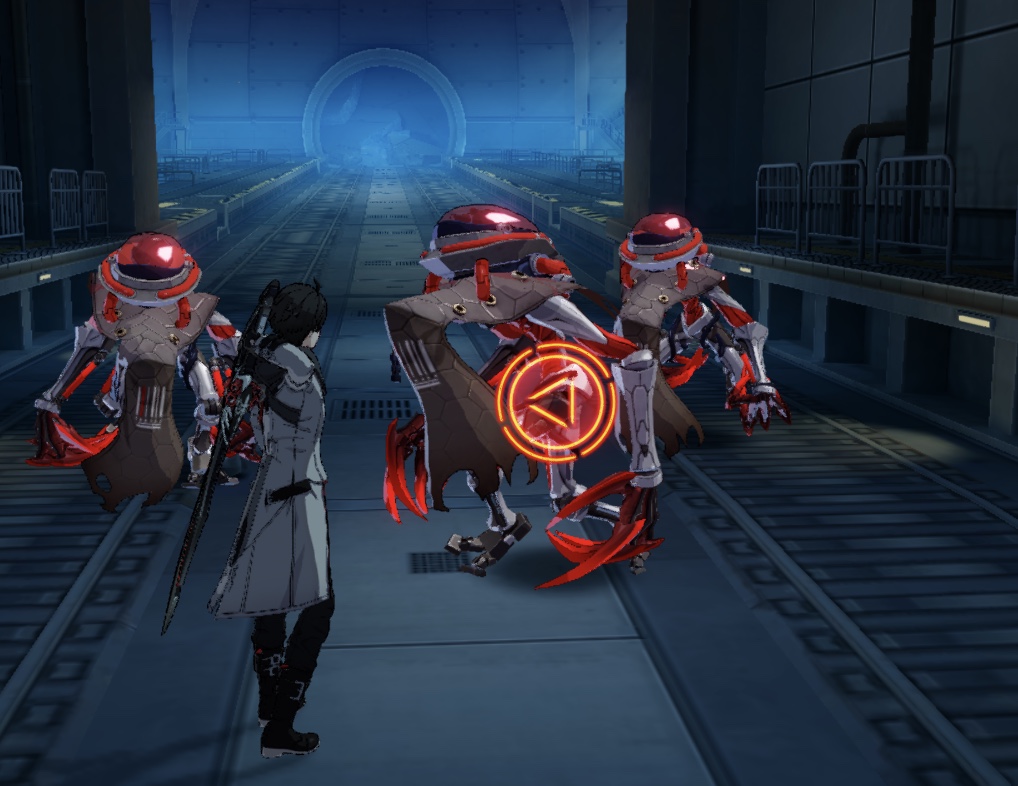Click the orange lock-on target reticle
Screen dimensions: 1018x786
(555, 403)
